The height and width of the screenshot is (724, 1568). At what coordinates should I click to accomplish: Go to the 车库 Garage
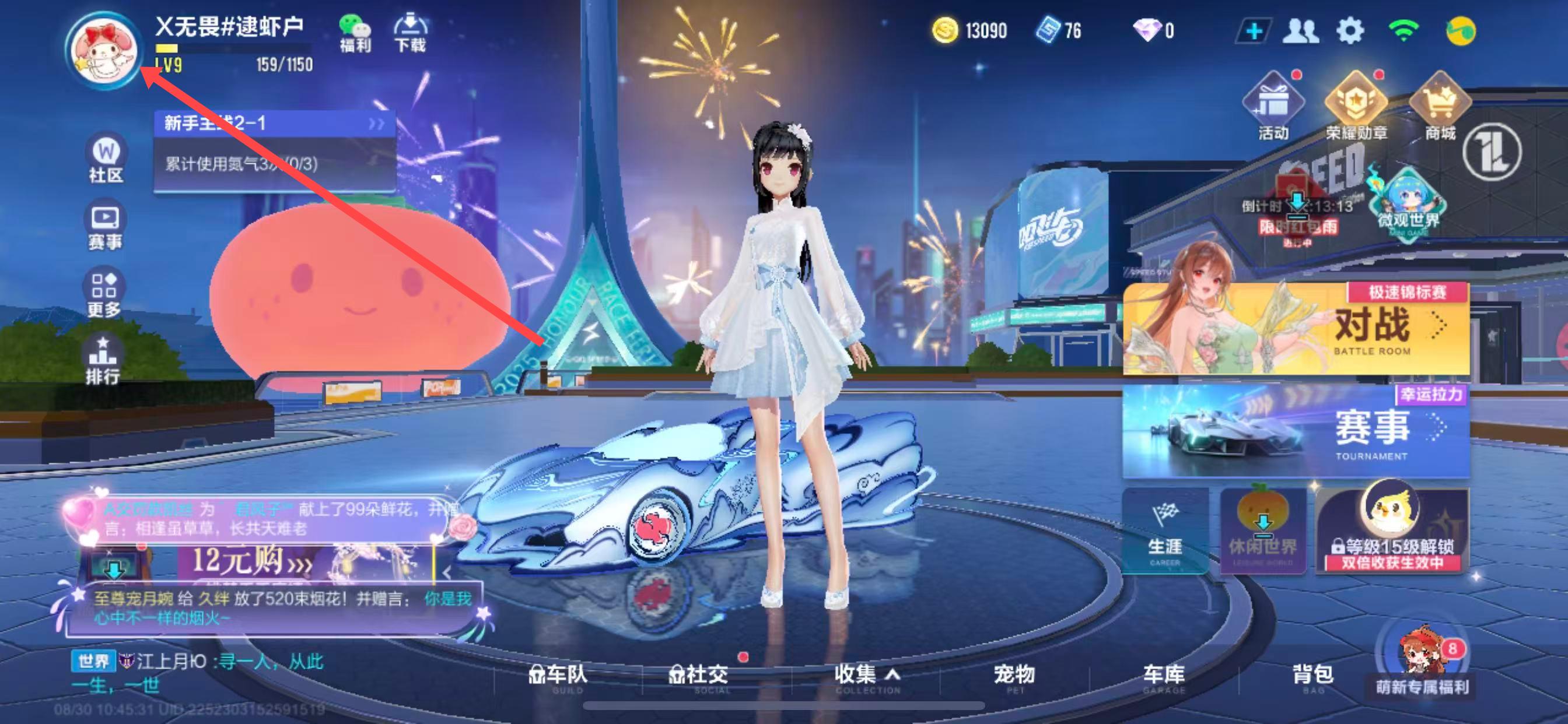coord(1163,676)
